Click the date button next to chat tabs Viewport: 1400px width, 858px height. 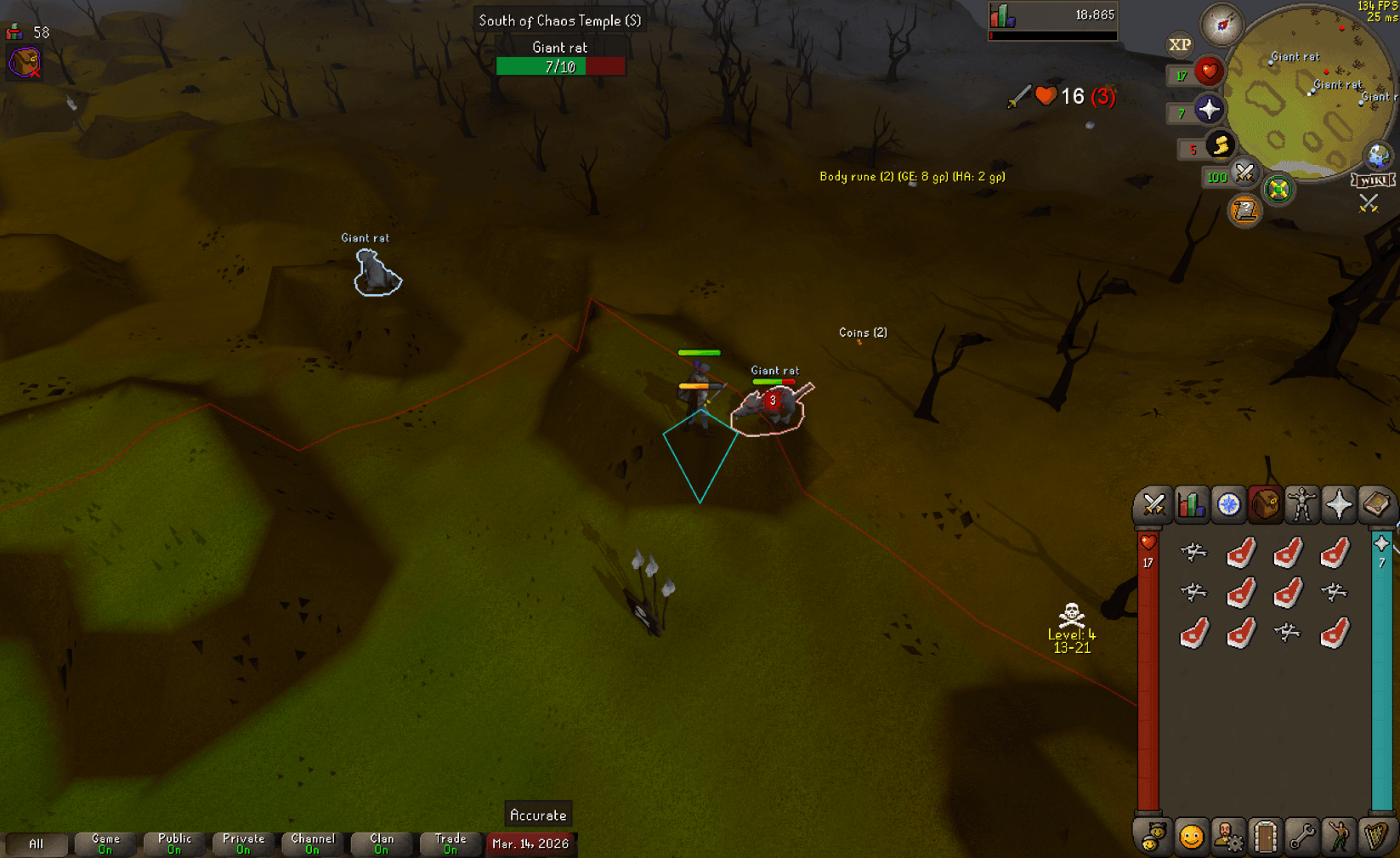530,844
